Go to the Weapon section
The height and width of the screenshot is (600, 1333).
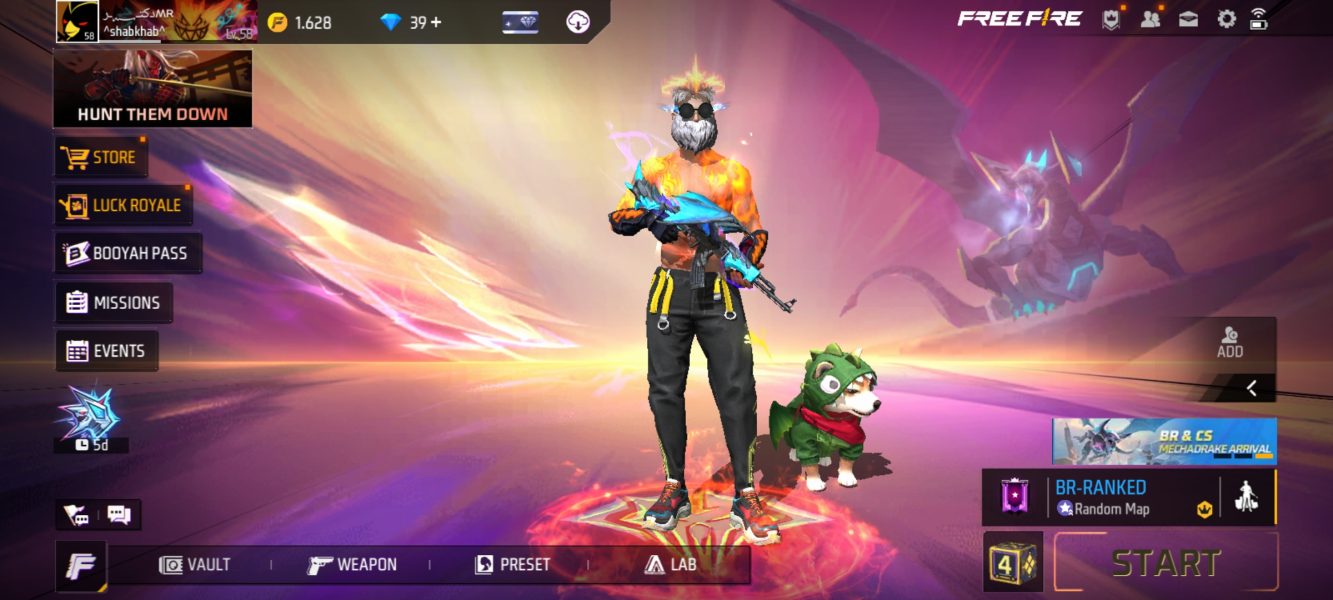352,565
